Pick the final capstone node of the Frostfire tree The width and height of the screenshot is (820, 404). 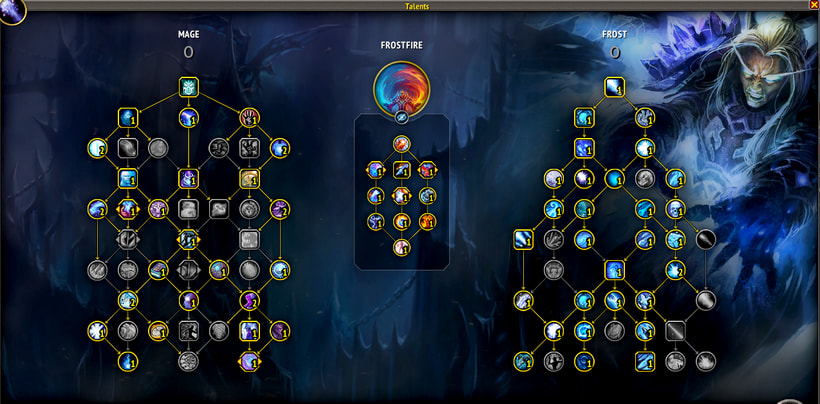click(x=402, y=247)
